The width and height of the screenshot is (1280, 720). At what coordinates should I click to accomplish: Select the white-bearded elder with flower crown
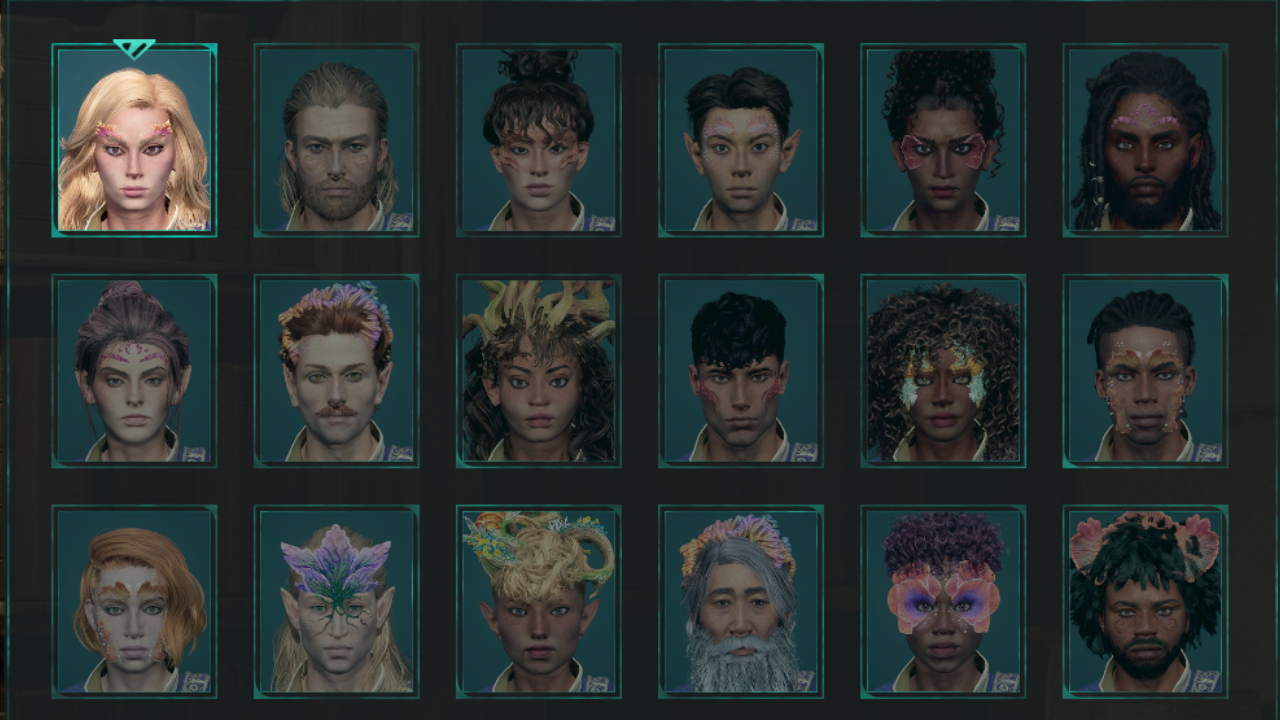740,601
